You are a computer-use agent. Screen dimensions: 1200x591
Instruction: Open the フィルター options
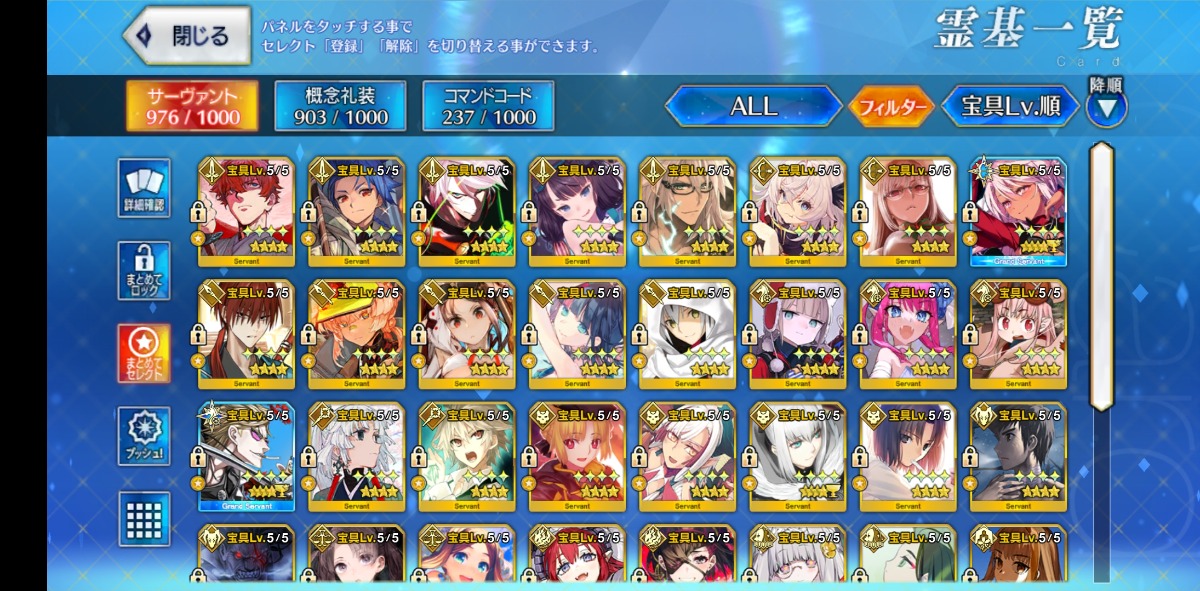tap(889, 107)
